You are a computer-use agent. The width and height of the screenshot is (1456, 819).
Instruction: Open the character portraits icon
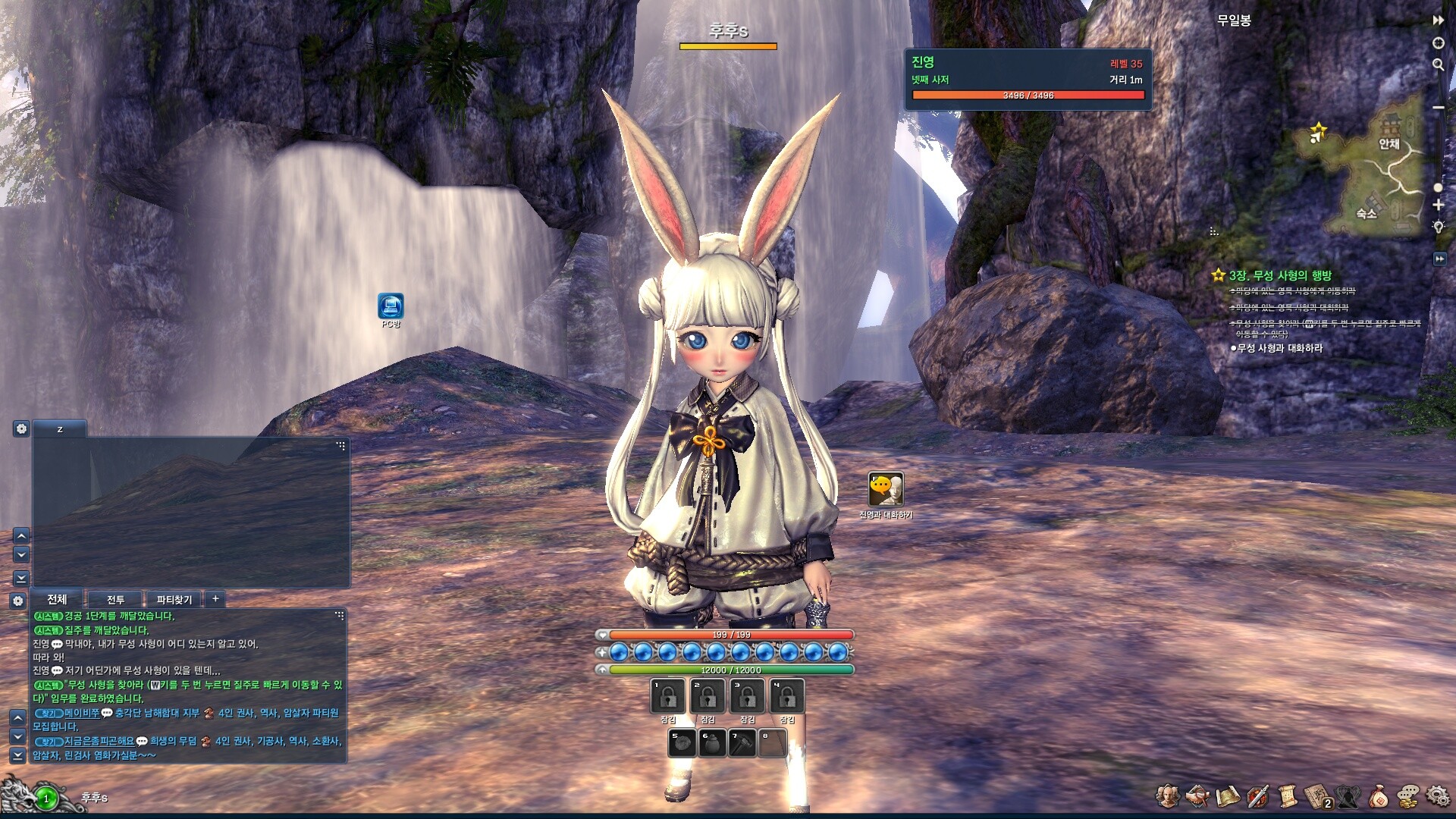[x=1167, y=795]
